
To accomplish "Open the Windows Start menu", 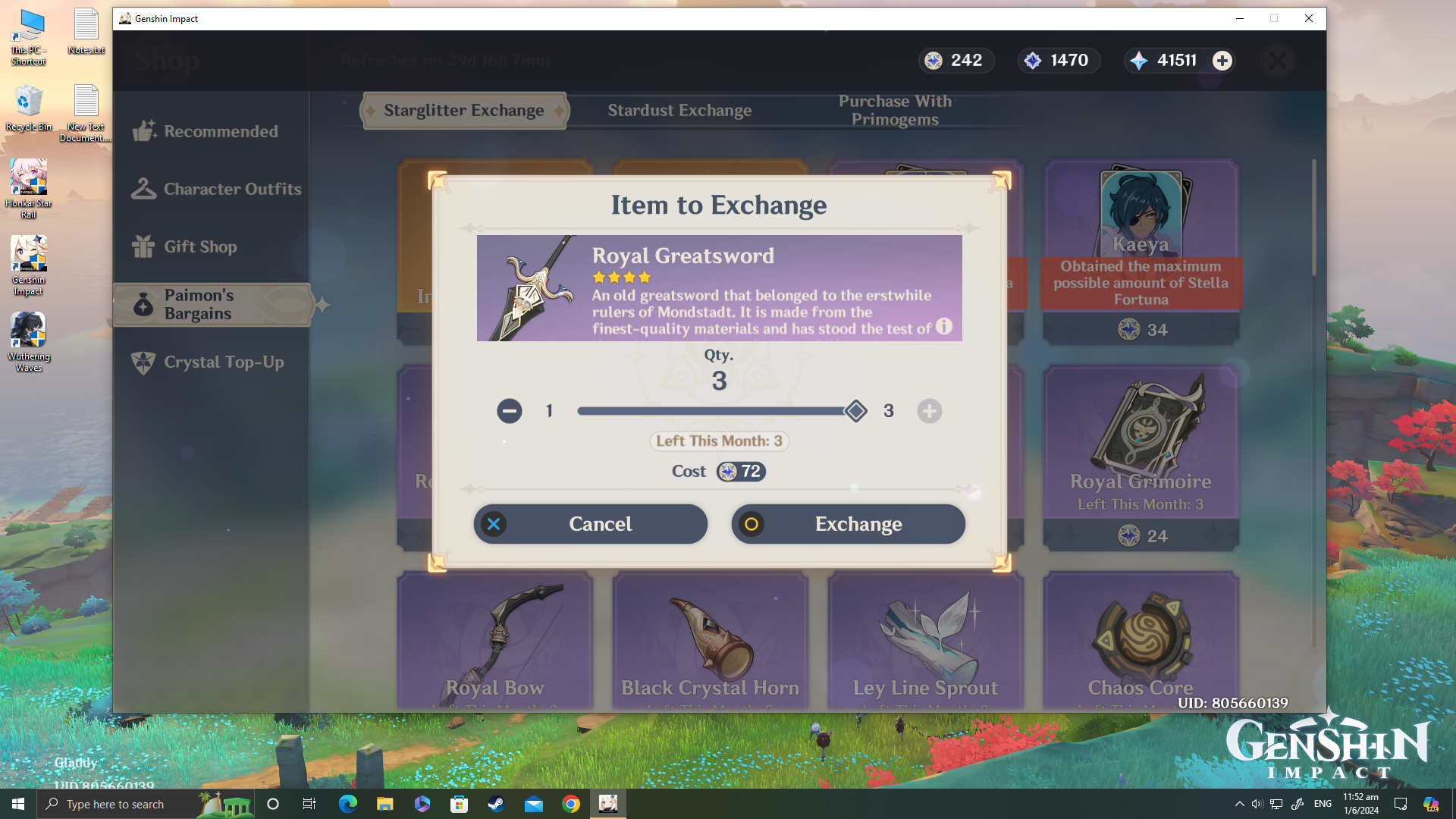I will click(18, 804).
